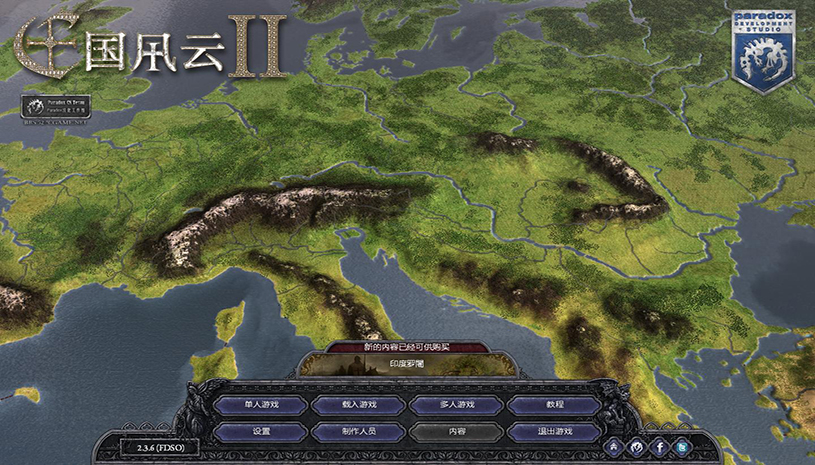Exit the game (退出游戏)
Image resolution: width=815 pixels, height=465 pixels.
(555, 432)
